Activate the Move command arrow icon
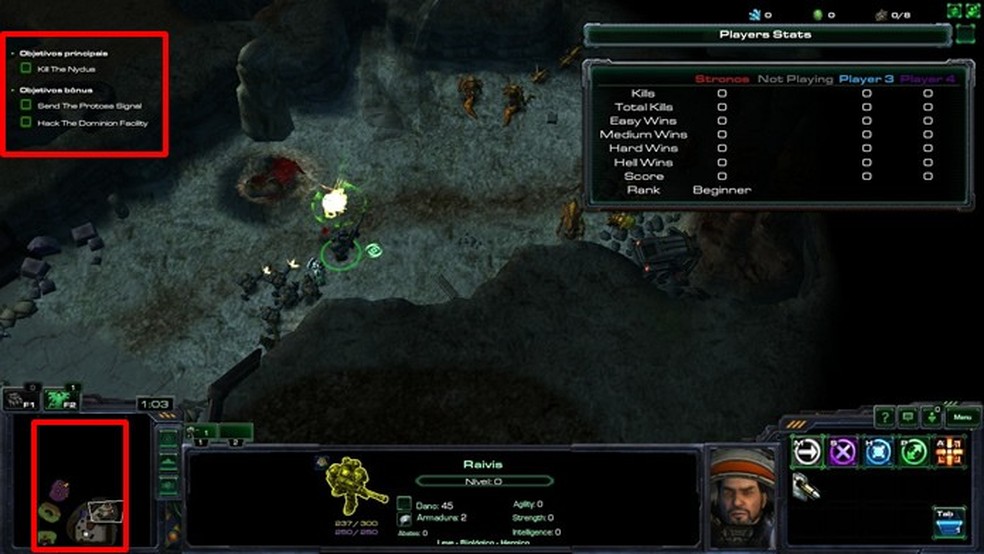This screenshot has width=984, height=554. point(806,452)
